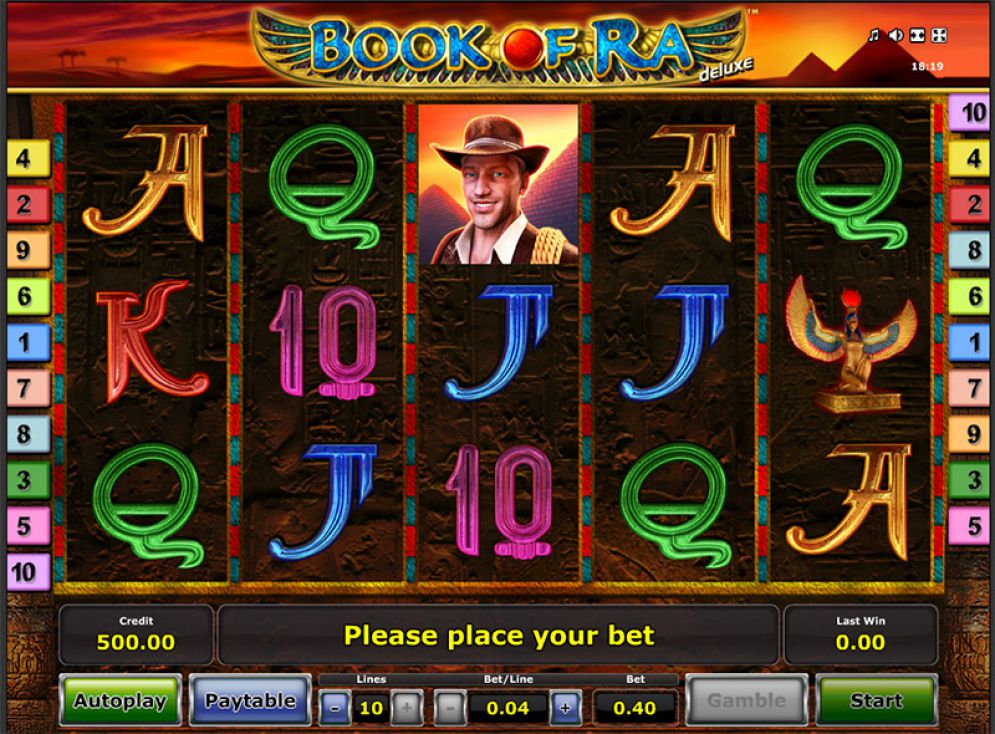Open the Autoplay option
995x734 pixels.
(x=120, y=700)
